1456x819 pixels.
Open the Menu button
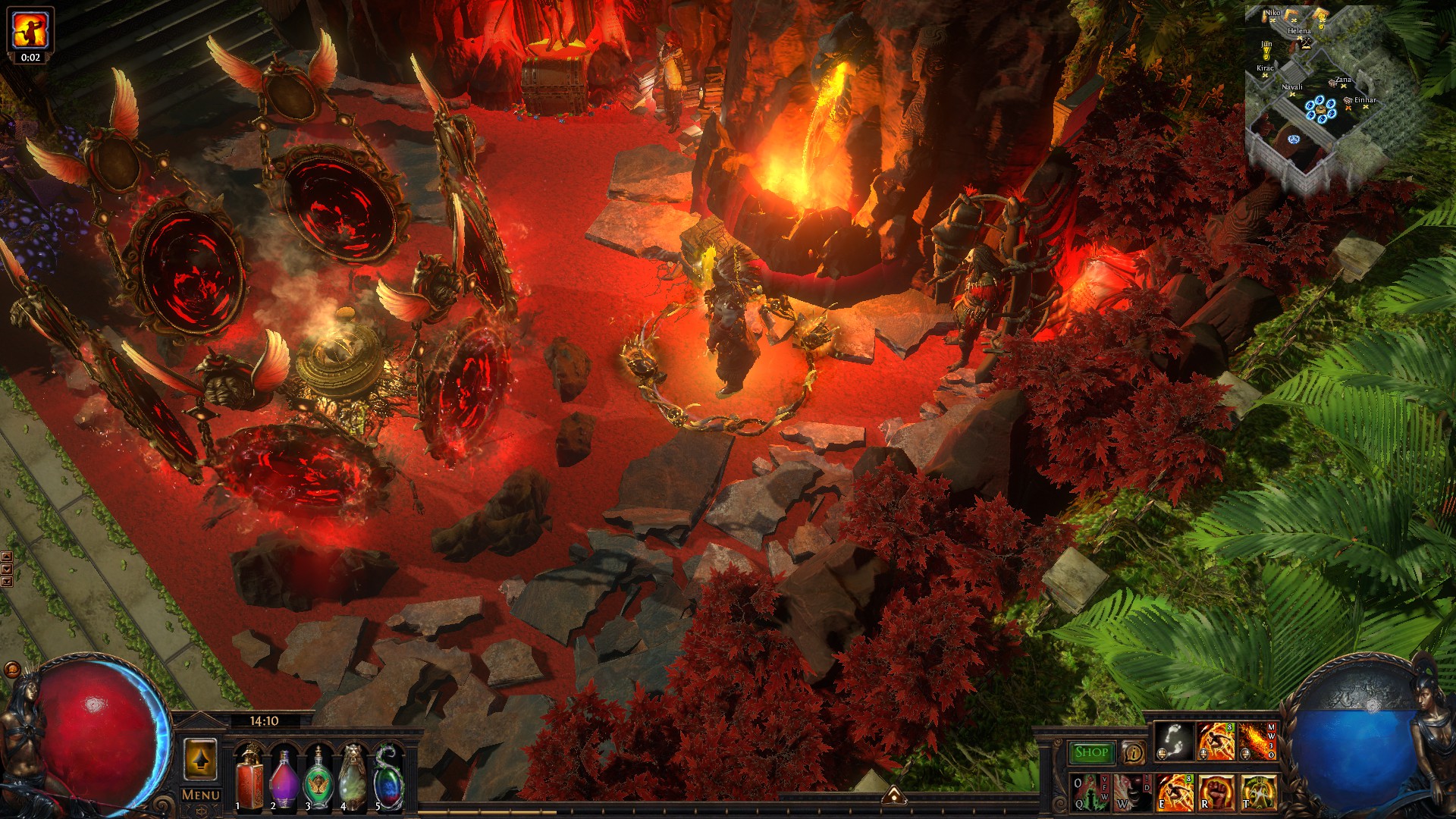pyautogui.click(x=200, y=795)
